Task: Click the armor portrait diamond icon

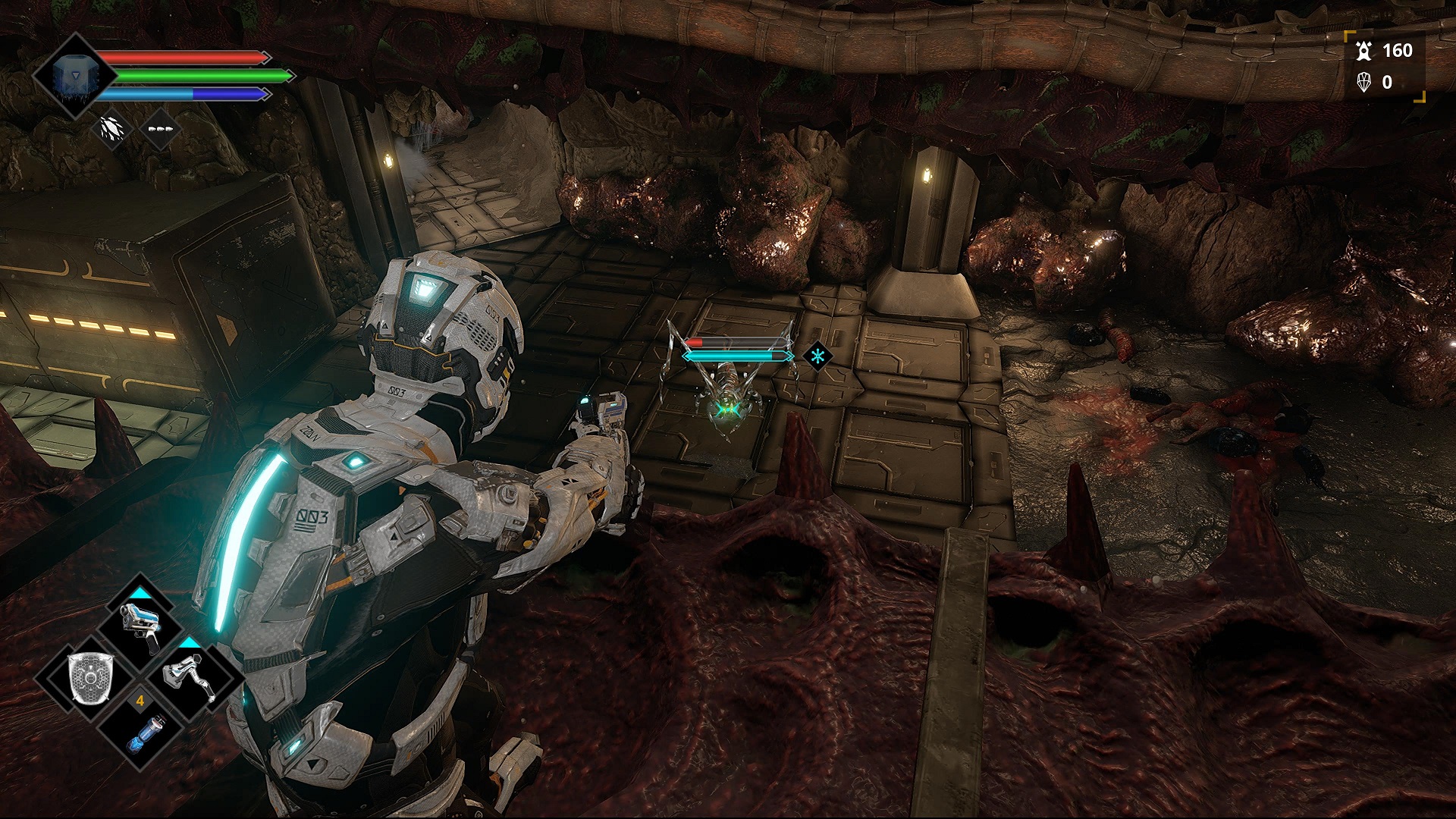Action: 73,77
